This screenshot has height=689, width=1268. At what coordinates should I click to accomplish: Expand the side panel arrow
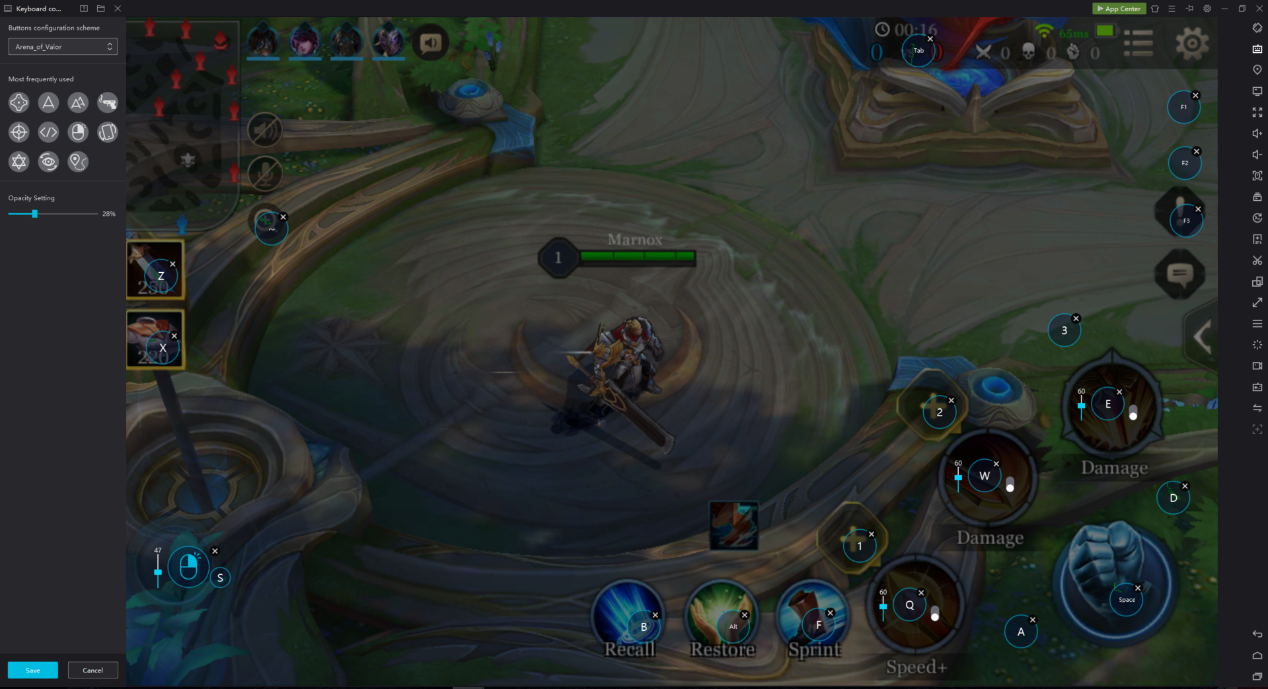pos(1202,337)
